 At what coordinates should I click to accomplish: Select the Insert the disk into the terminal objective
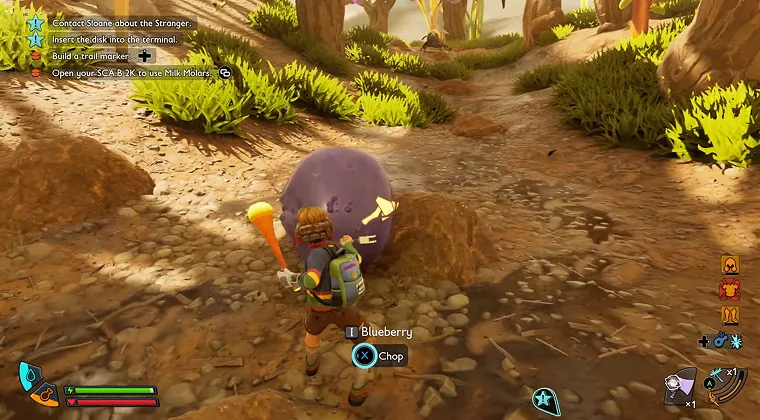114,39
